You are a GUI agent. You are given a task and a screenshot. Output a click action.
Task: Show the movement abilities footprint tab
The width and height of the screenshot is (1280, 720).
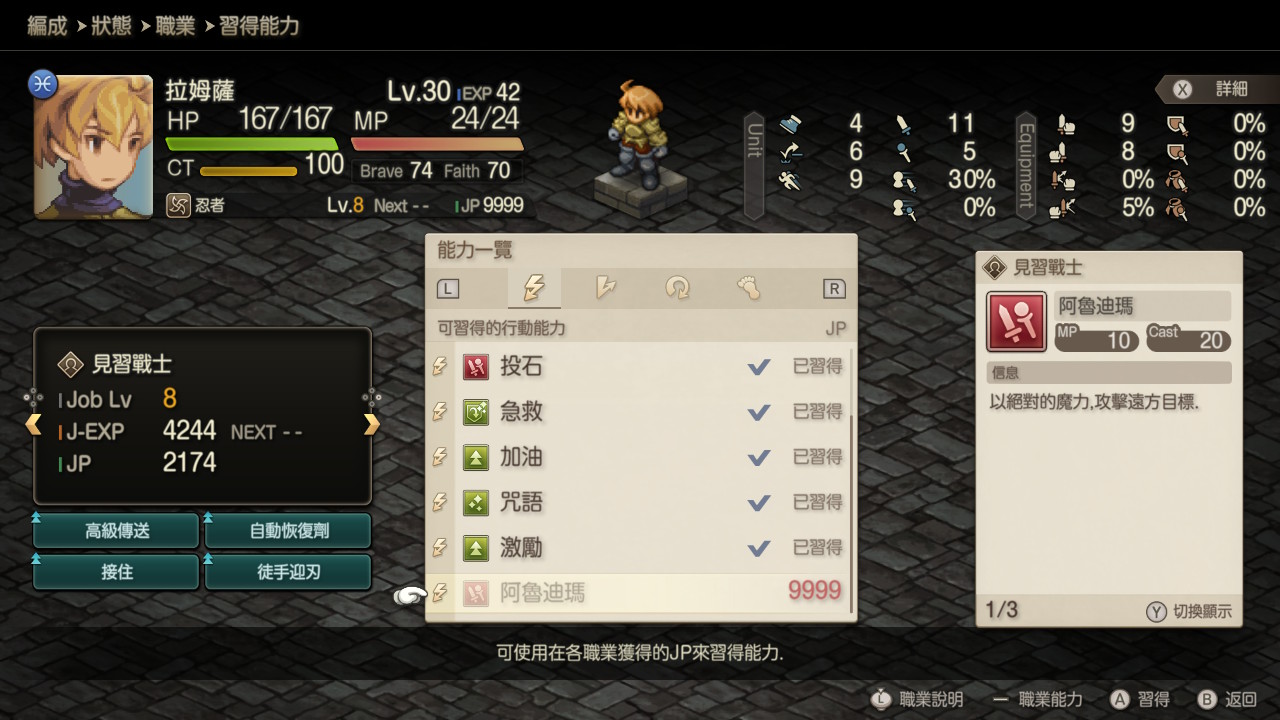click(x=748, y=289)
